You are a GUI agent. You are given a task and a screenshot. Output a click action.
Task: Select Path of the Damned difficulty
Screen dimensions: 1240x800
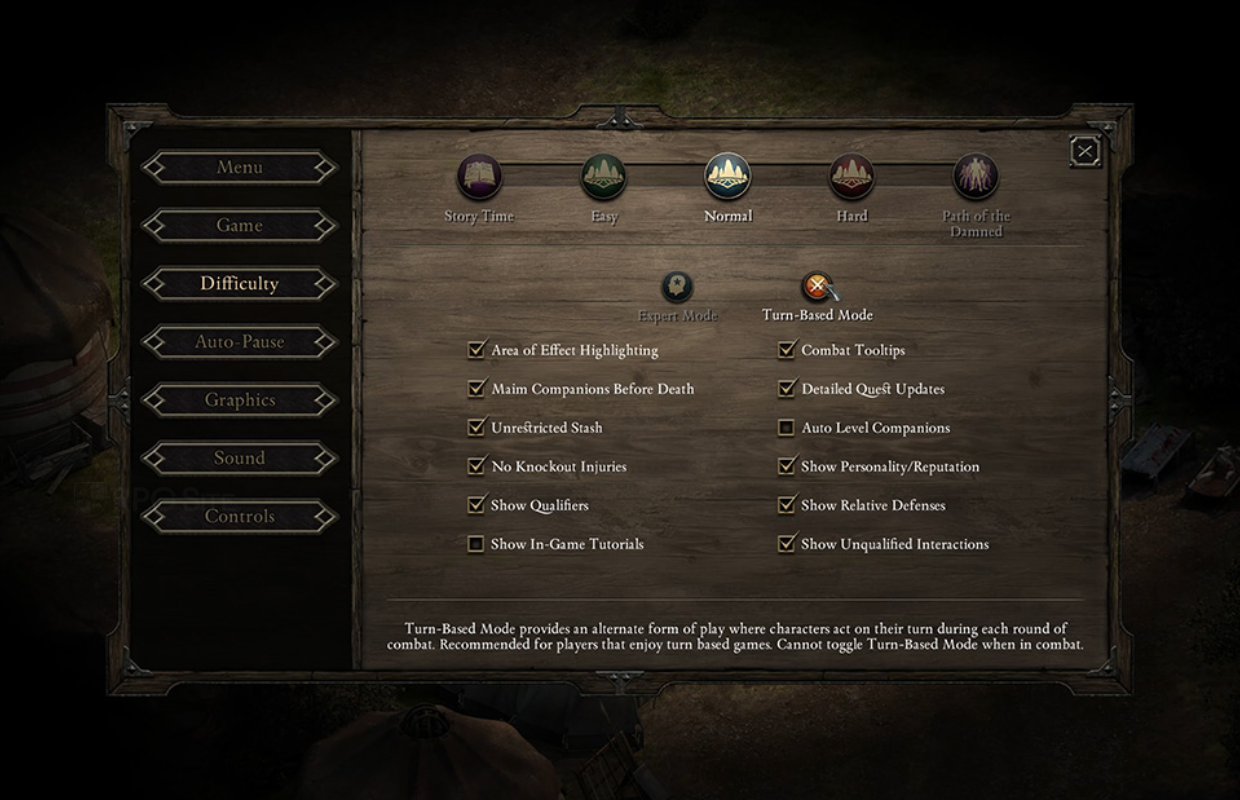tap(975, 177)
